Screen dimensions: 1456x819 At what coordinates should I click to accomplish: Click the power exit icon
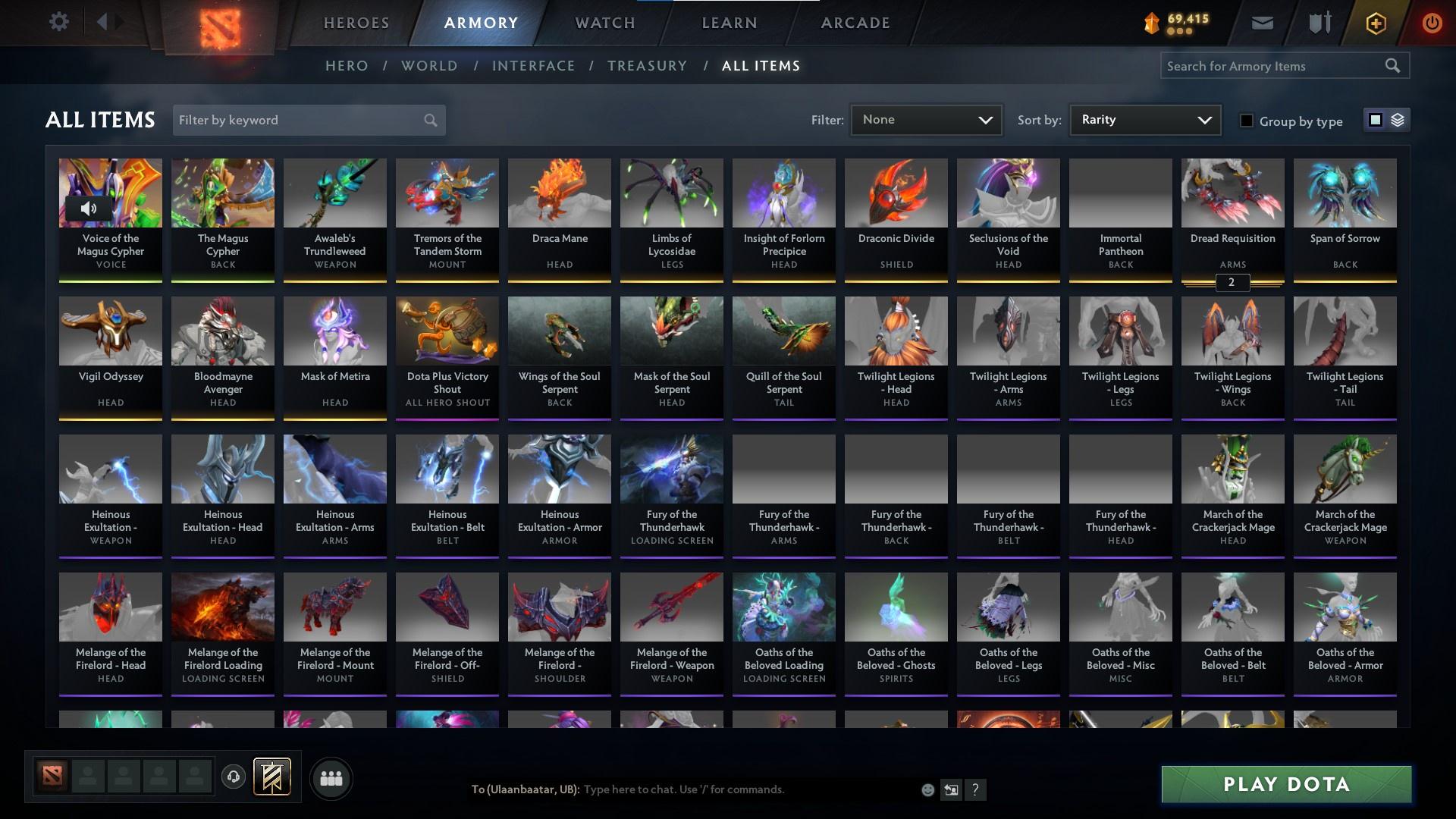click(1432, 23)
